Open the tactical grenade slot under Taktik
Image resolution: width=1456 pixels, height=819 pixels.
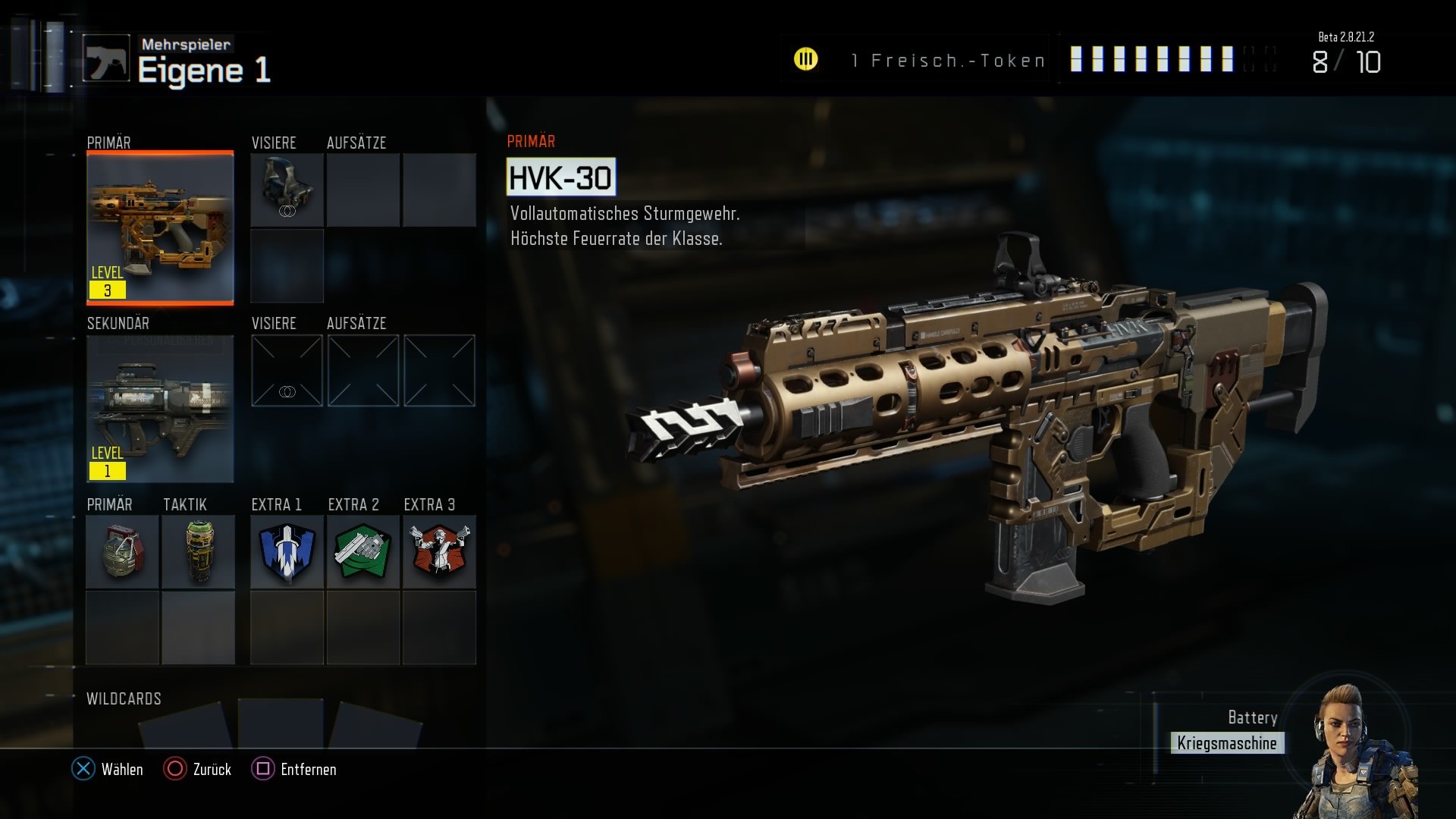(x=198, y=552)
